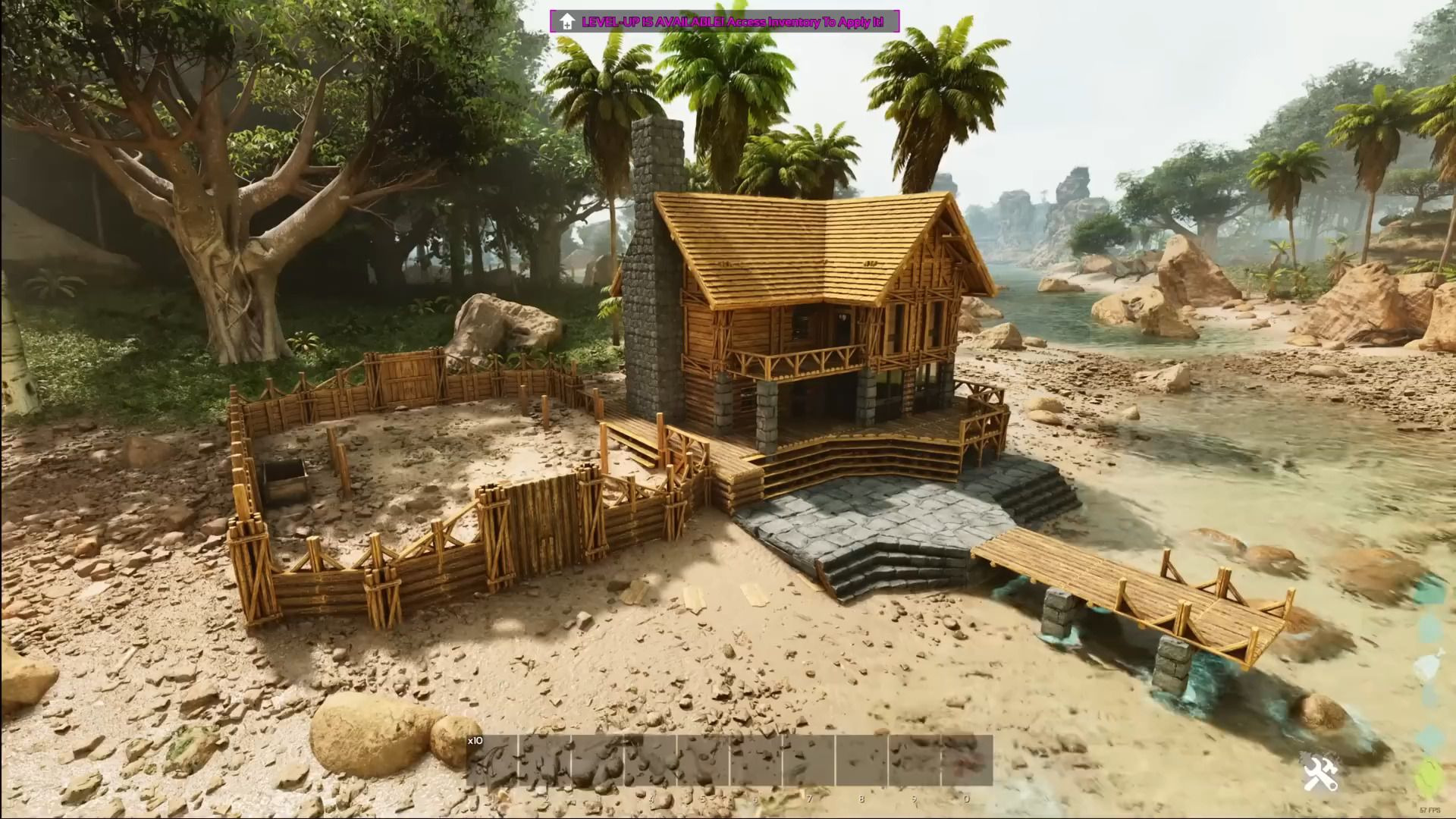1456x819 pixels.
Task: Click the Level-Up Is Available notification banner
Action: (x=725, y=21)
